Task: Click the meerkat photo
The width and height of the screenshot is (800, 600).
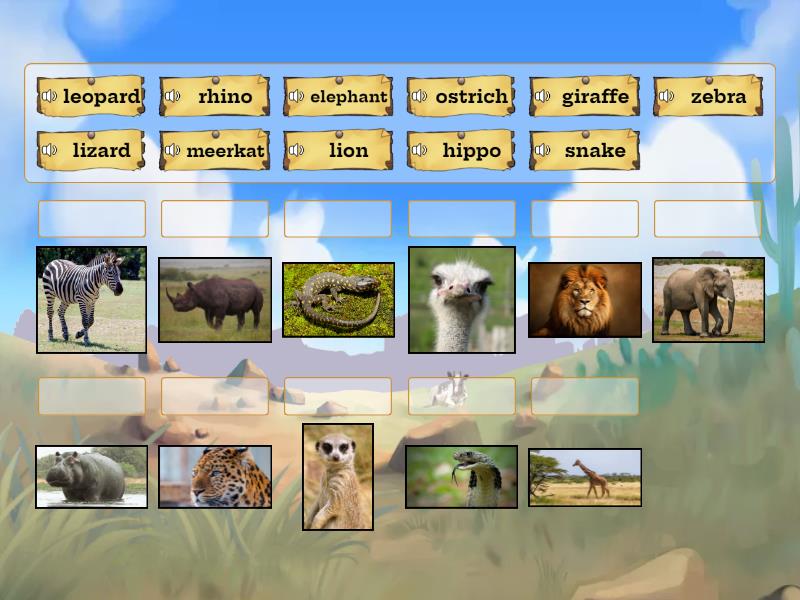Action: coord(338,476)
